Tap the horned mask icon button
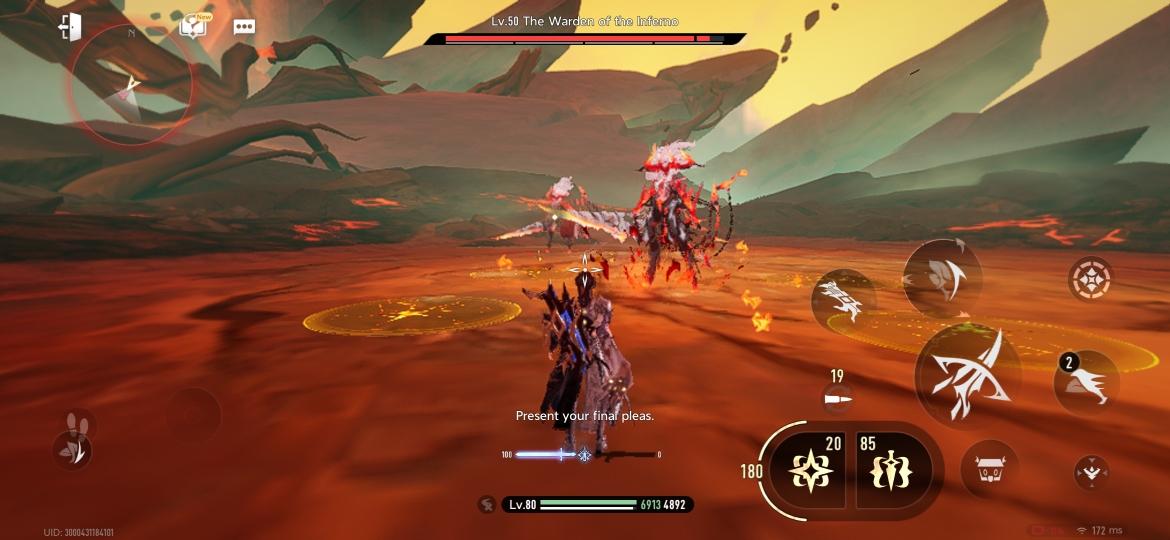This screenshot has width=1170, height=540. 989,468
